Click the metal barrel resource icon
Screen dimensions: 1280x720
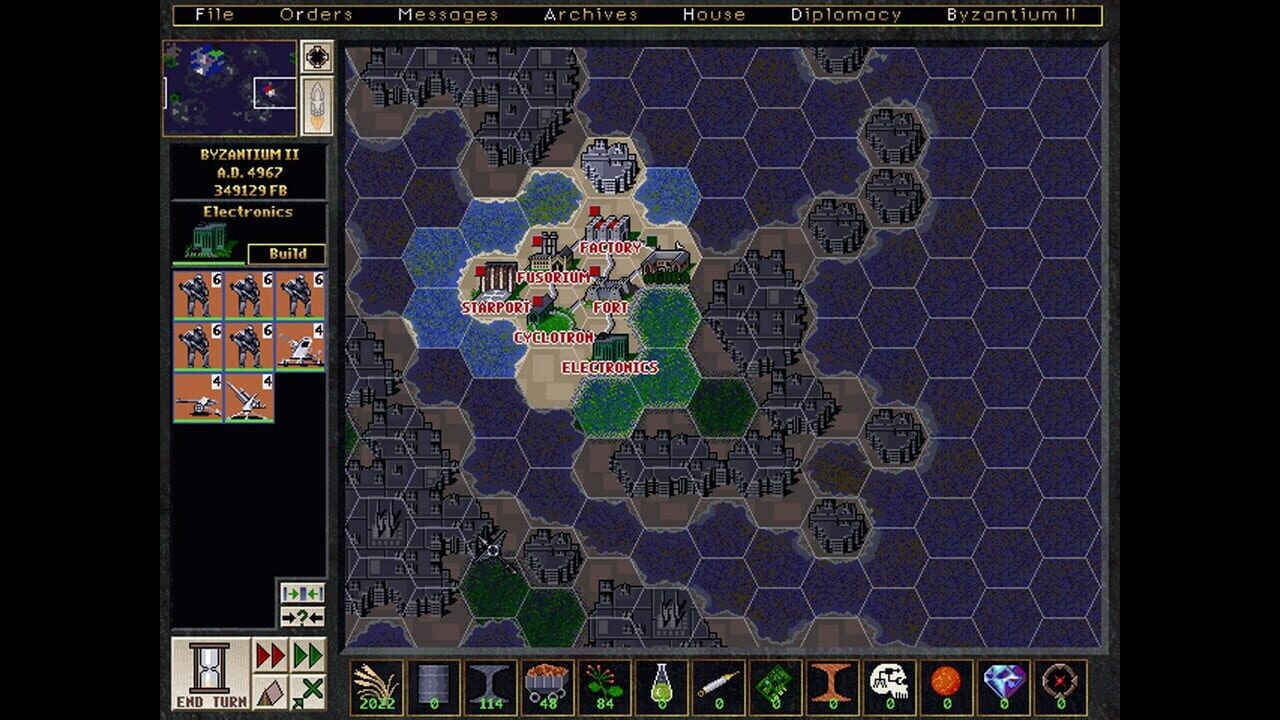click(432, 684)
